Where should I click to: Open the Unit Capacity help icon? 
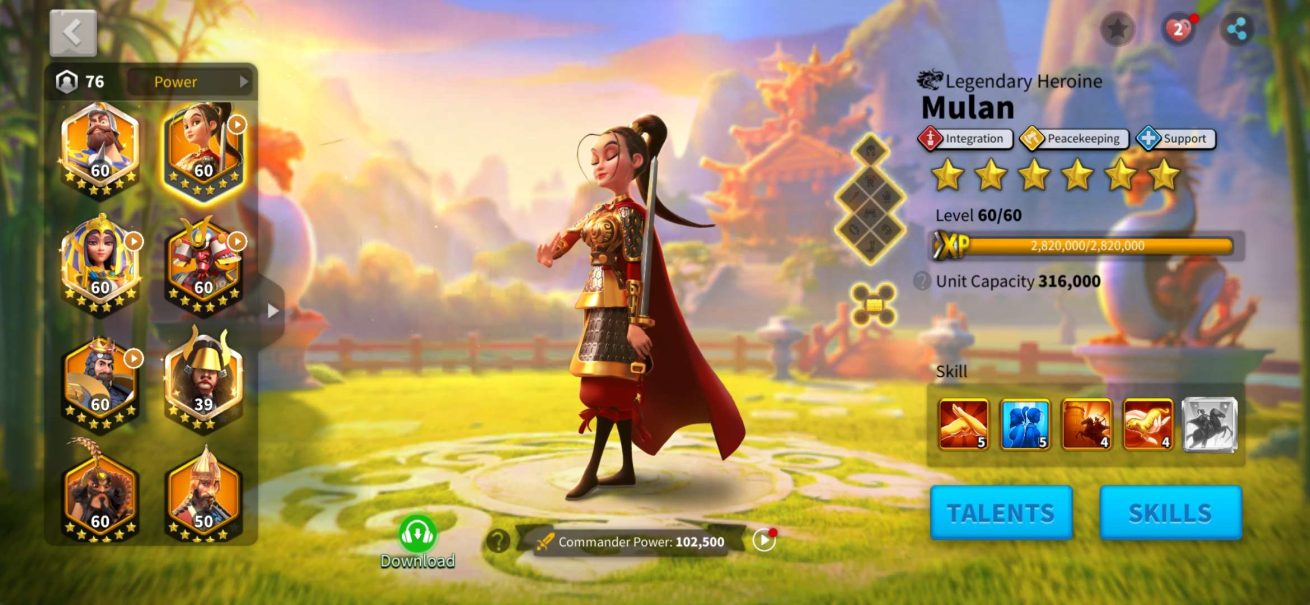pyautogui.click(x=922, y=281)
